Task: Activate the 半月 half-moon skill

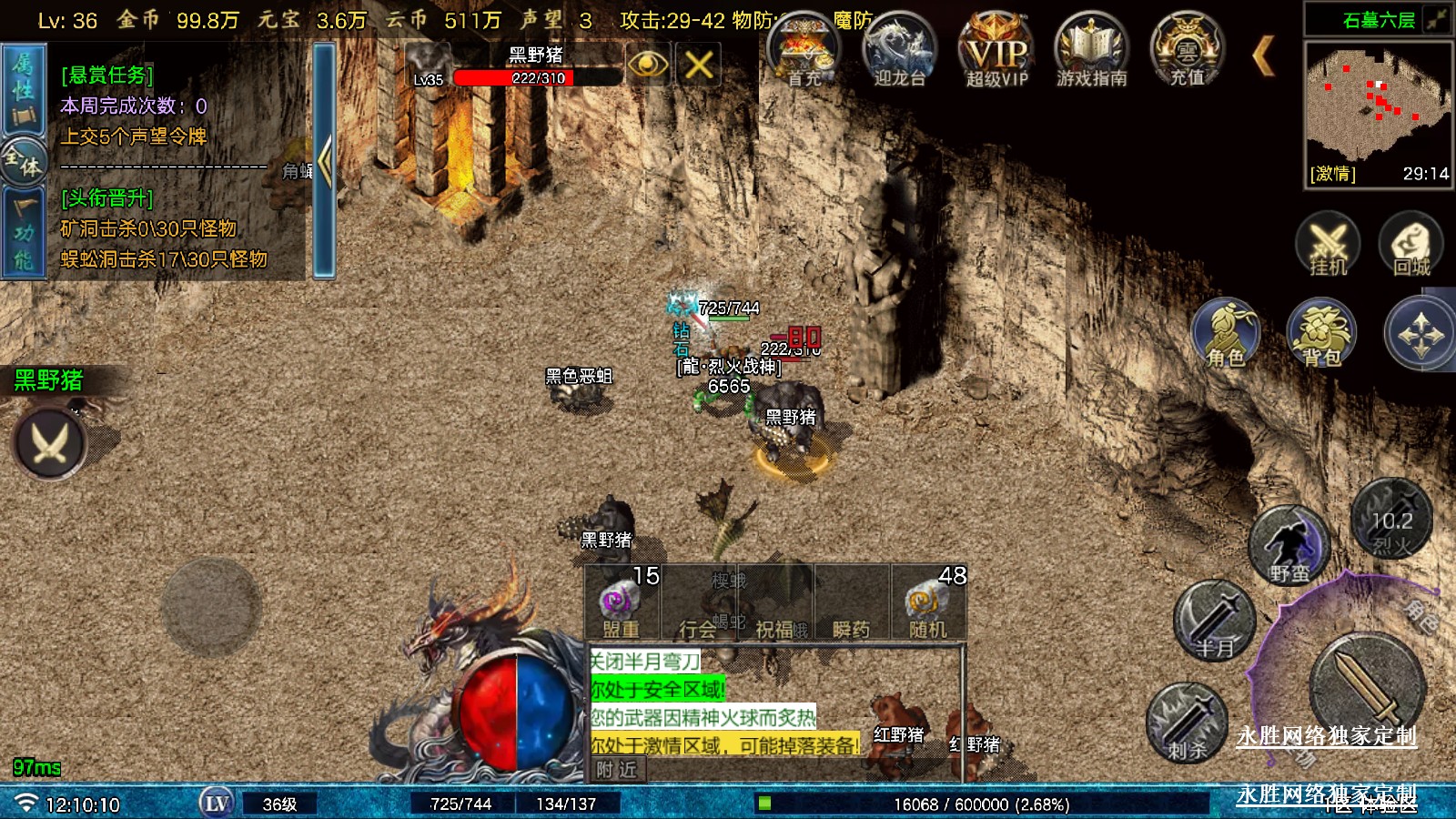Action: [x=1214, y=621]
